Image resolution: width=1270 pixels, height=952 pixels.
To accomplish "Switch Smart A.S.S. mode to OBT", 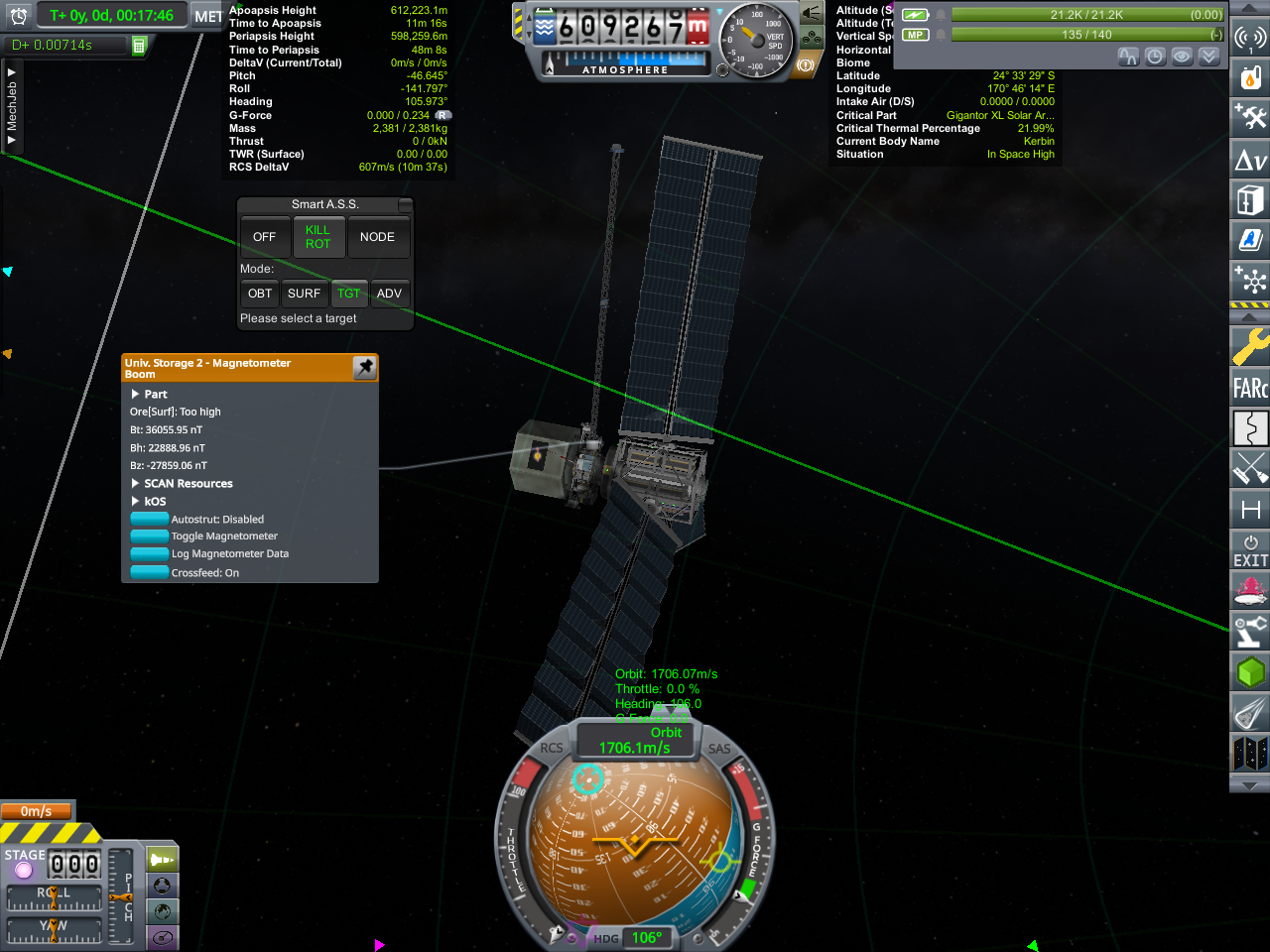I will (x=260, y=294).
